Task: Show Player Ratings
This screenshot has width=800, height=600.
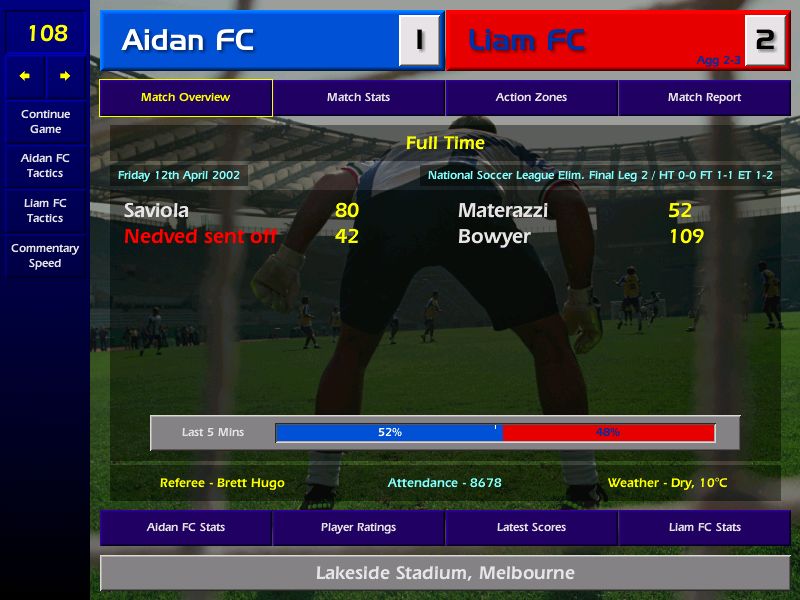Action: click(358, 527)
